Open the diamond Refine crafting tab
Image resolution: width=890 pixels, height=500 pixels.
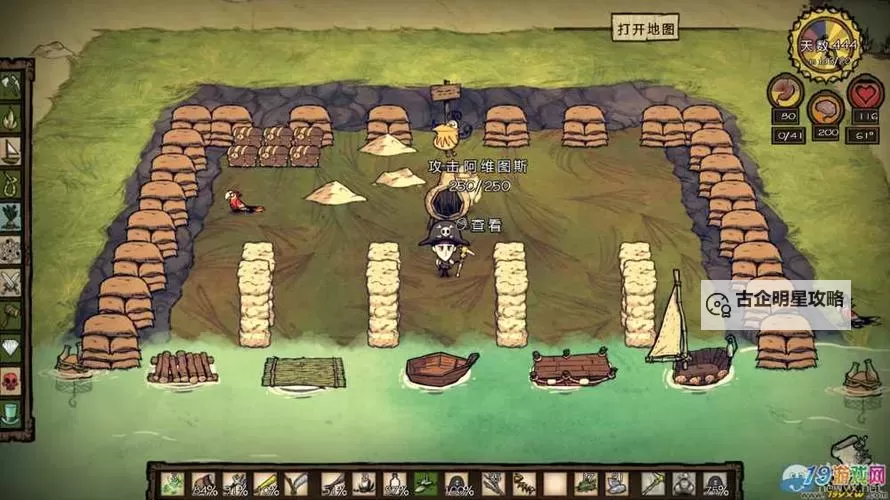(11, 348)
